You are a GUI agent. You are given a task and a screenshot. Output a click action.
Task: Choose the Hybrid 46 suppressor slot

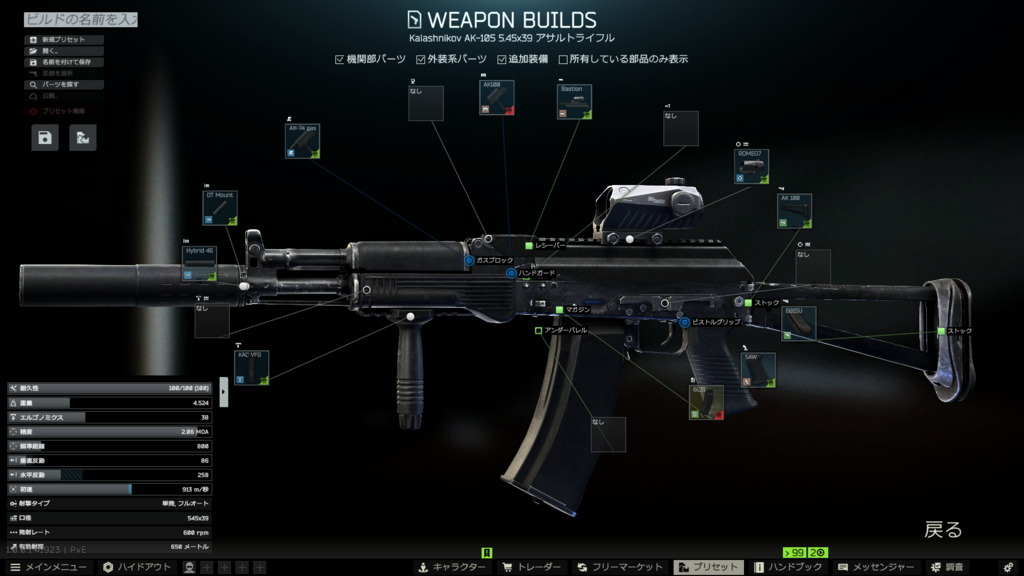click(x=200, y=262)
